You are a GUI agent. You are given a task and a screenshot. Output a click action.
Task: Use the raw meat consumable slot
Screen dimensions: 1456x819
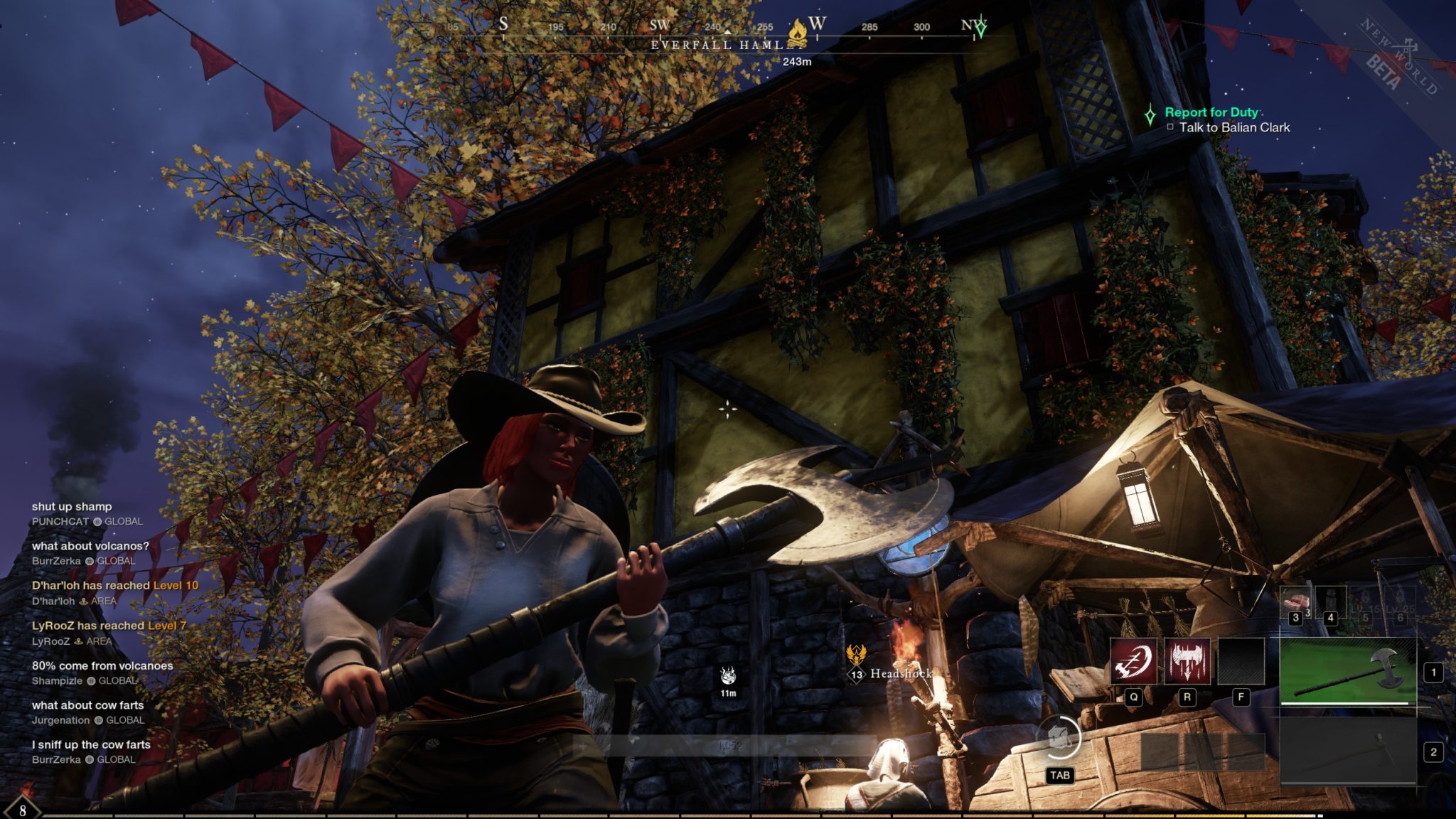[1295, 602]
